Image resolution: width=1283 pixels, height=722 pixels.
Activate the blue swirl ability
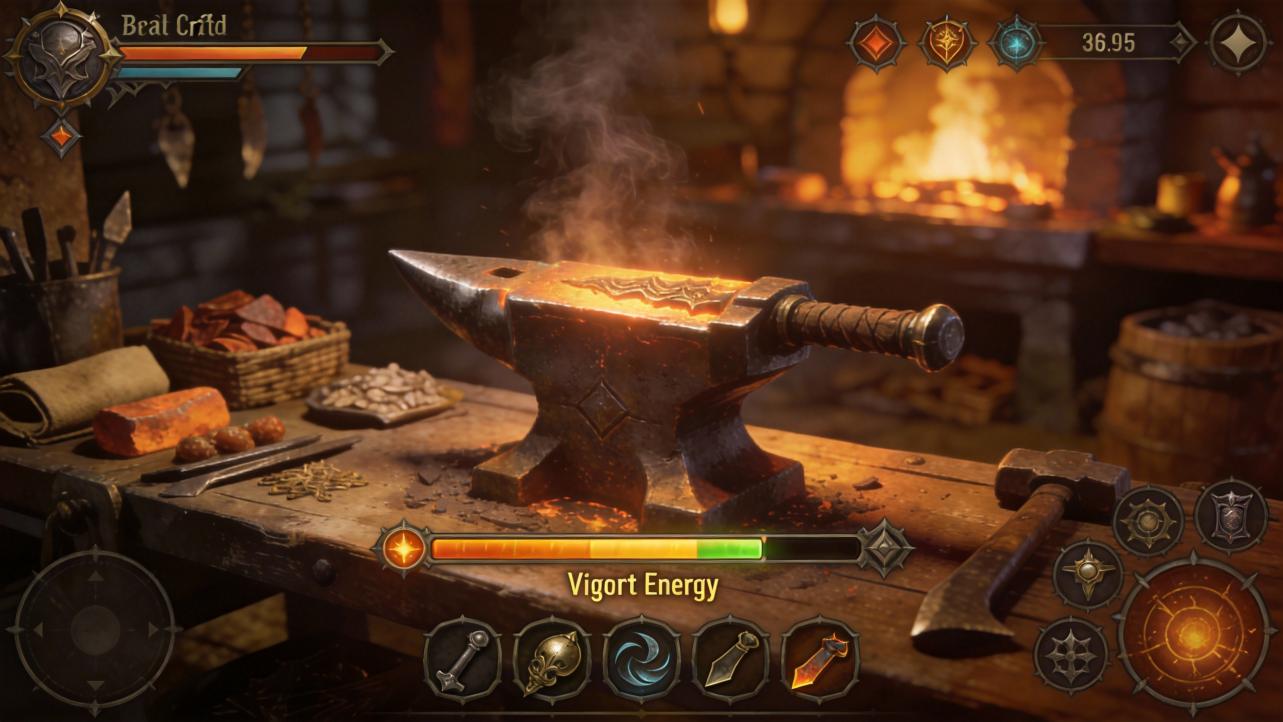[641, 658]
